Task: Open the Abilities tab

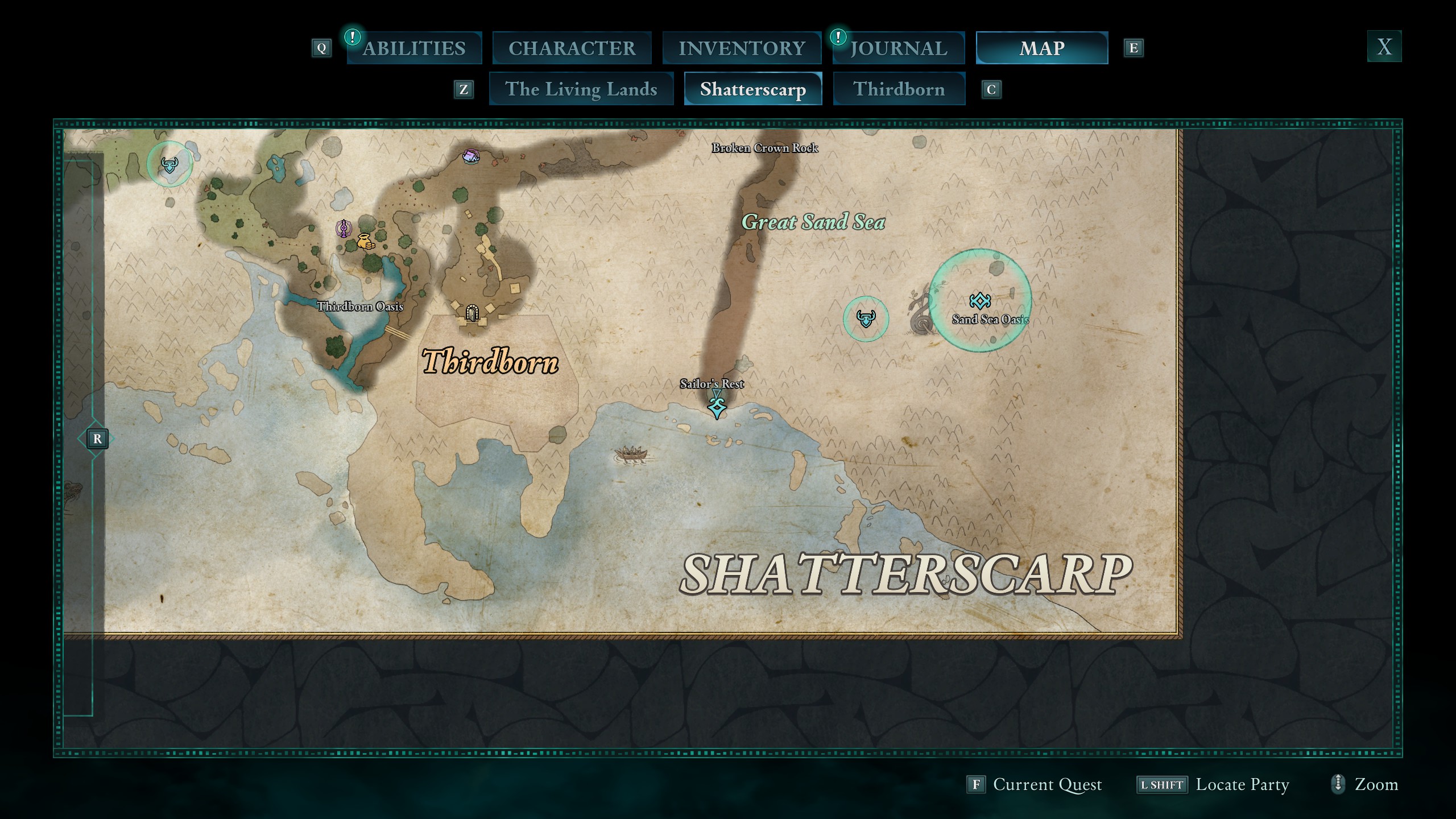Action: (x=414, y=48)
